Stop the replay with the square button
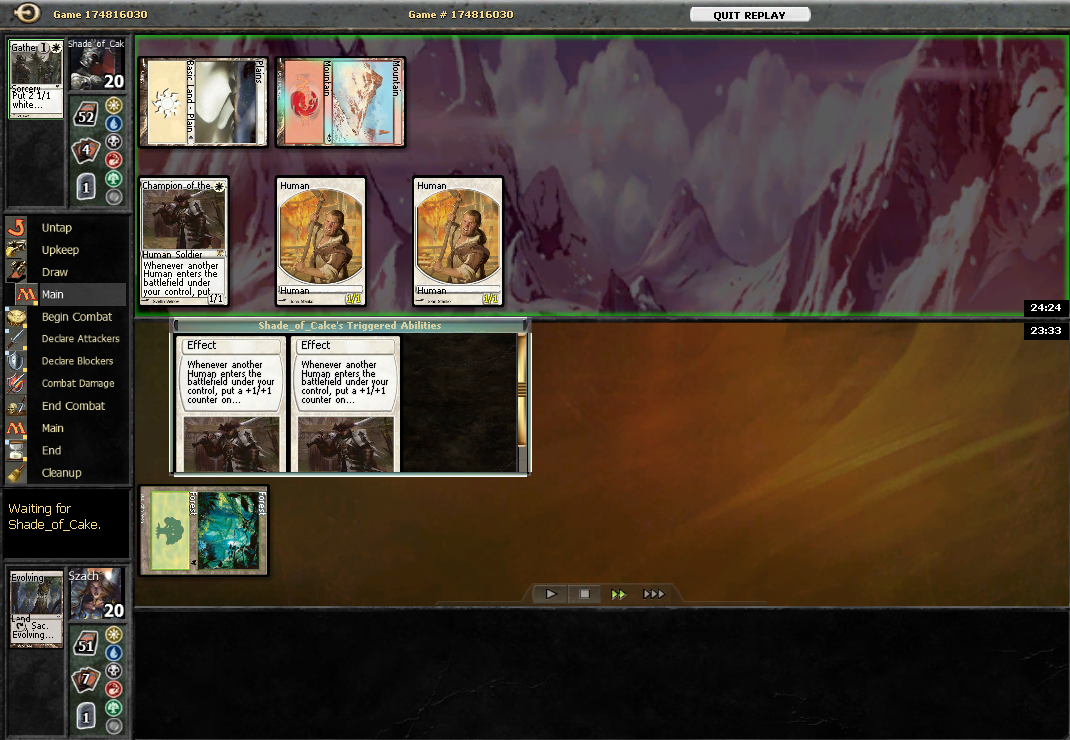The image size is (1070, 740). coord(585,594)
